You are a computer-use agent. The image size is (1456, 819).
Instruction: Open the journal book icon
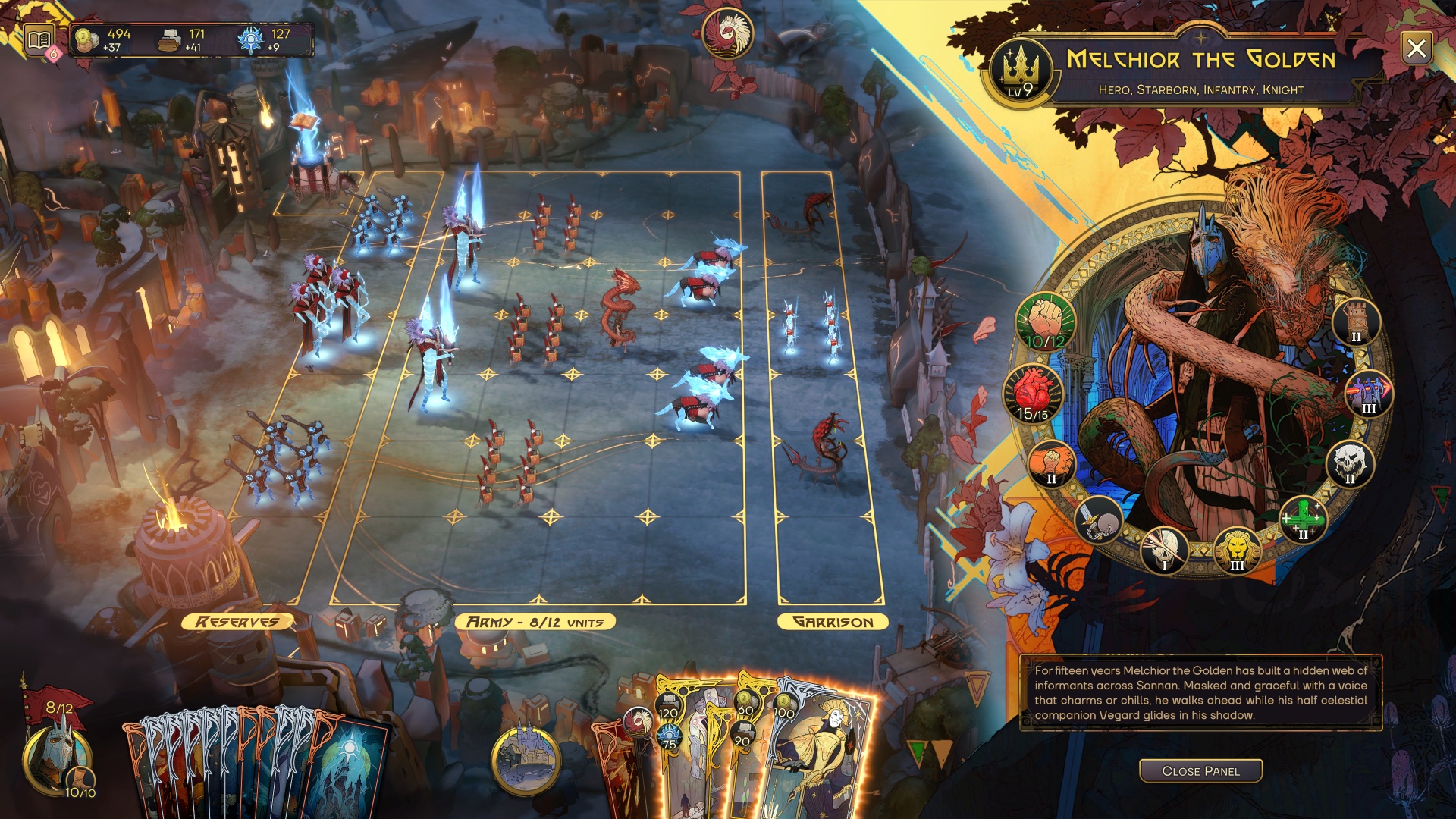[x=39, y=39]
